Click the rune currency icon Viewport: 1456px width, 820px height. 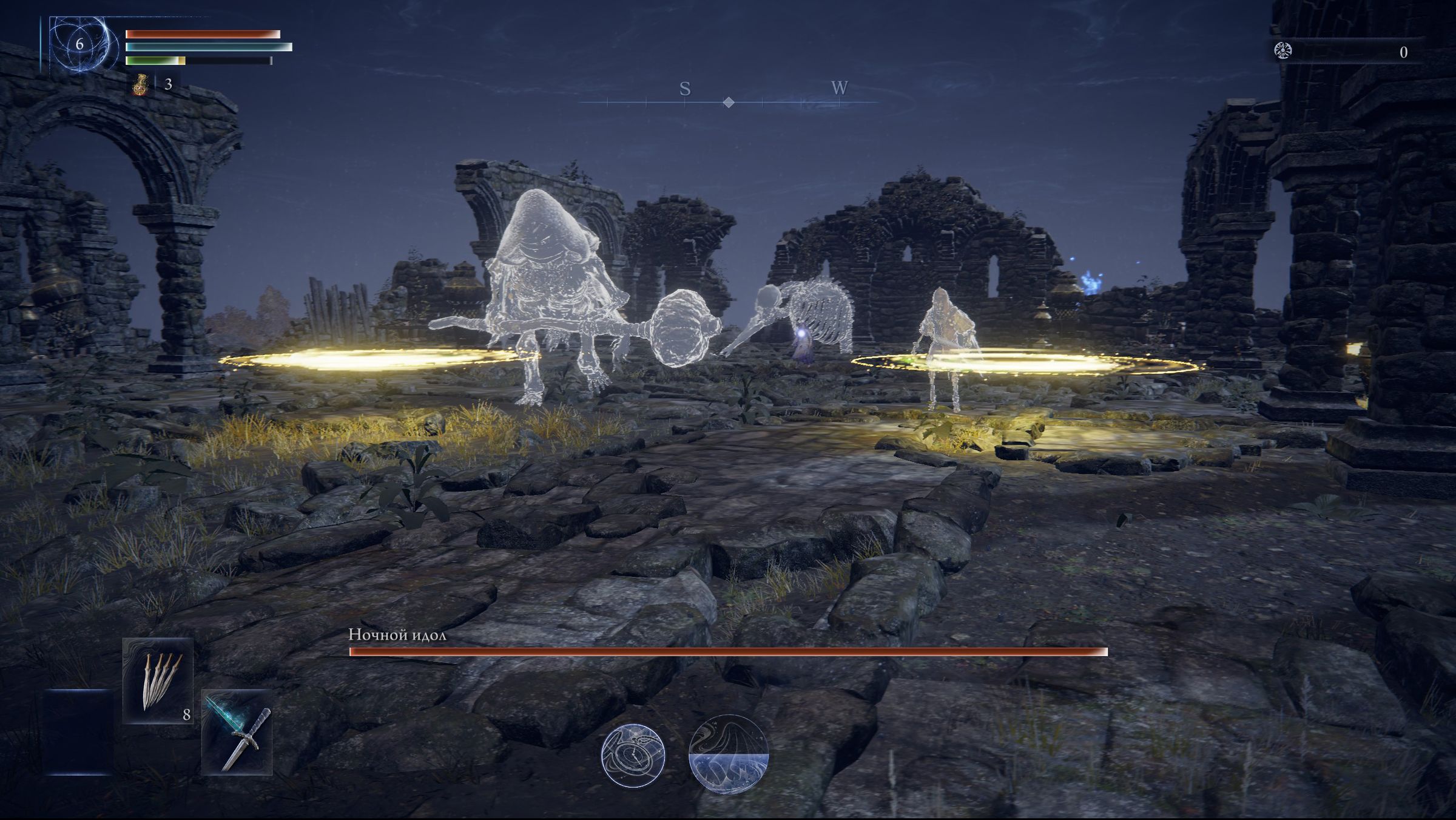pyautogui.click(x=1282, y=51)
